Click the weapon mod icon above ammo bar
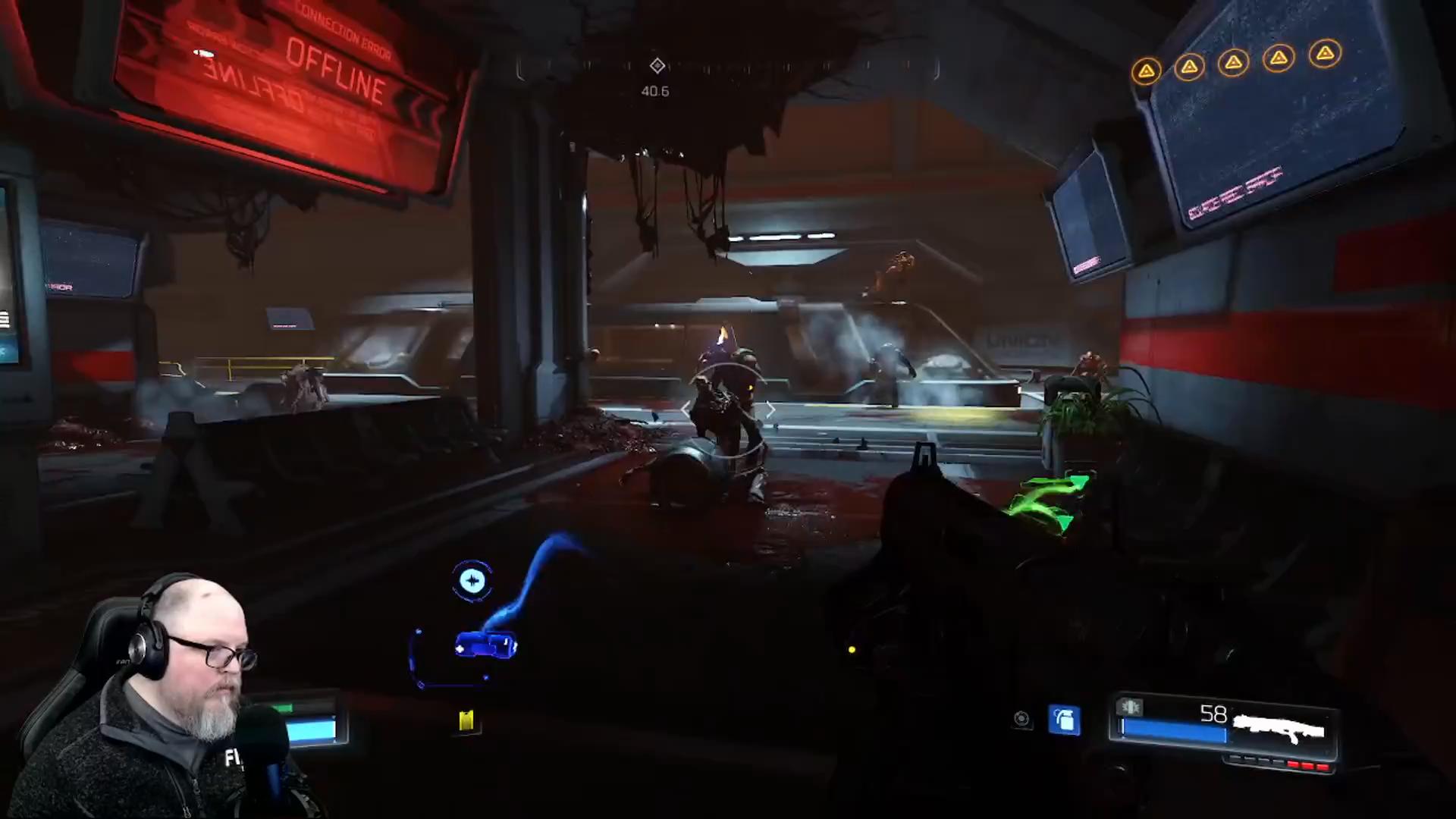Image resolution: width=1456 pixels, height=819 pixels. coord(1130,708)
